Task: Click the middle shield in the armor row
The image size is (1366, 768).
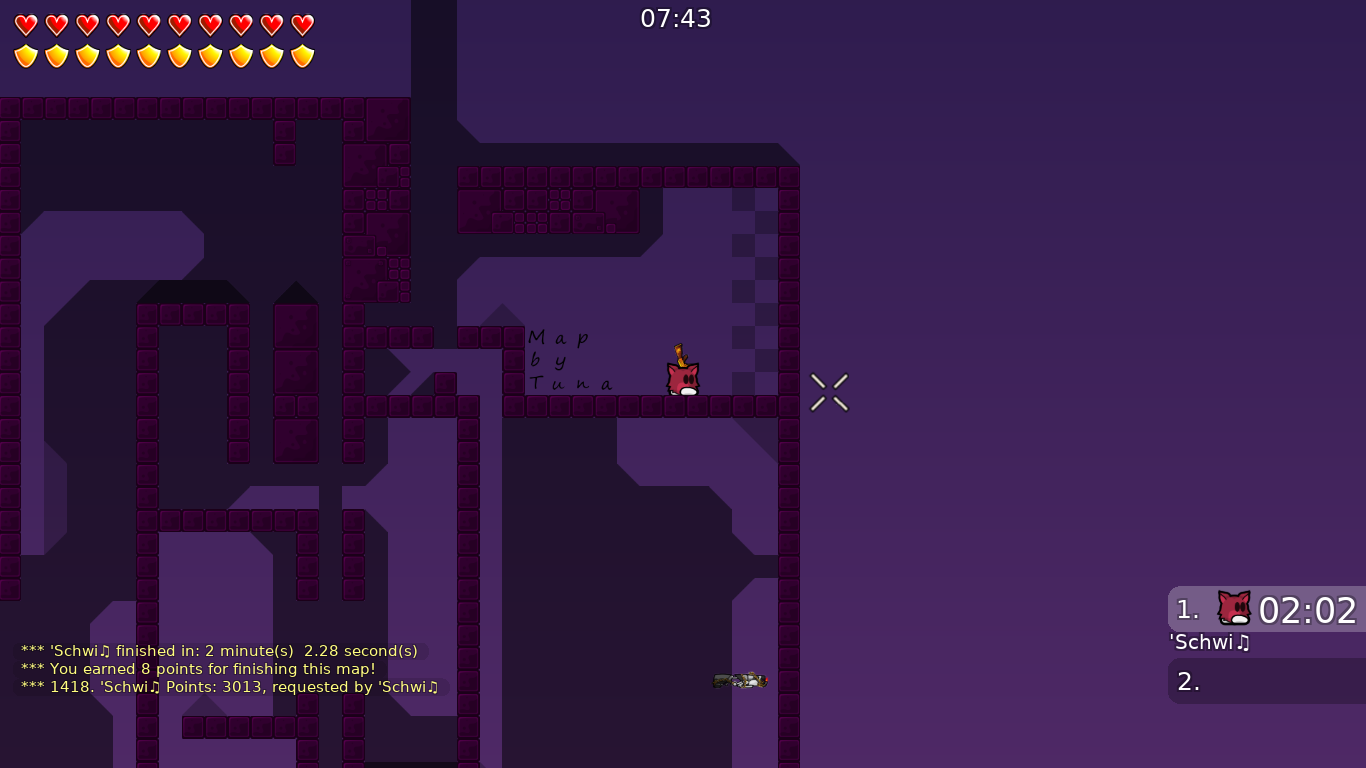Action: point(147,56)
